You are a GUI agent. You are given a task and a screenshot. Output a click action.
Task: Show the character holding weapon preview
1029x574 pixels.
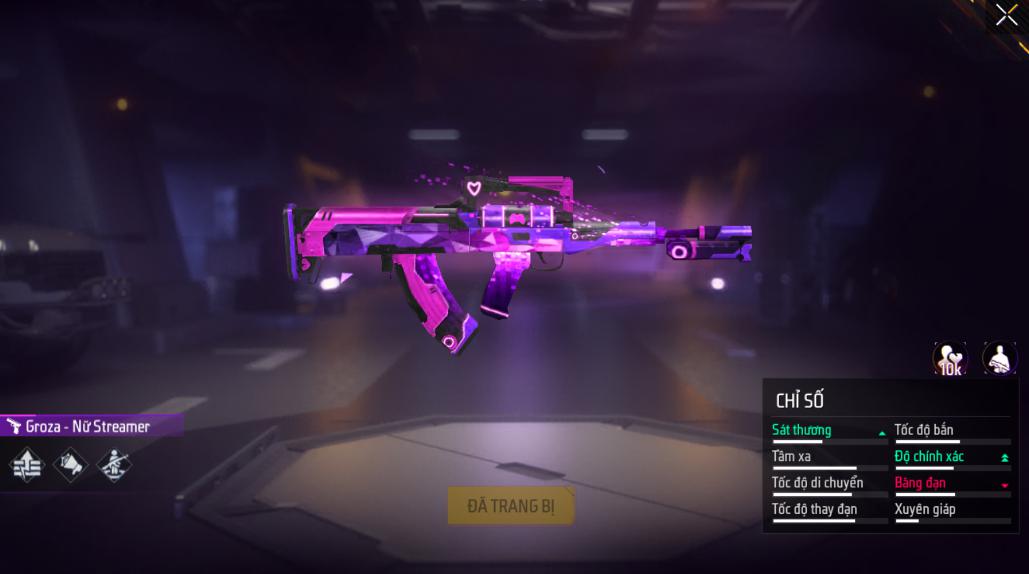999,358
